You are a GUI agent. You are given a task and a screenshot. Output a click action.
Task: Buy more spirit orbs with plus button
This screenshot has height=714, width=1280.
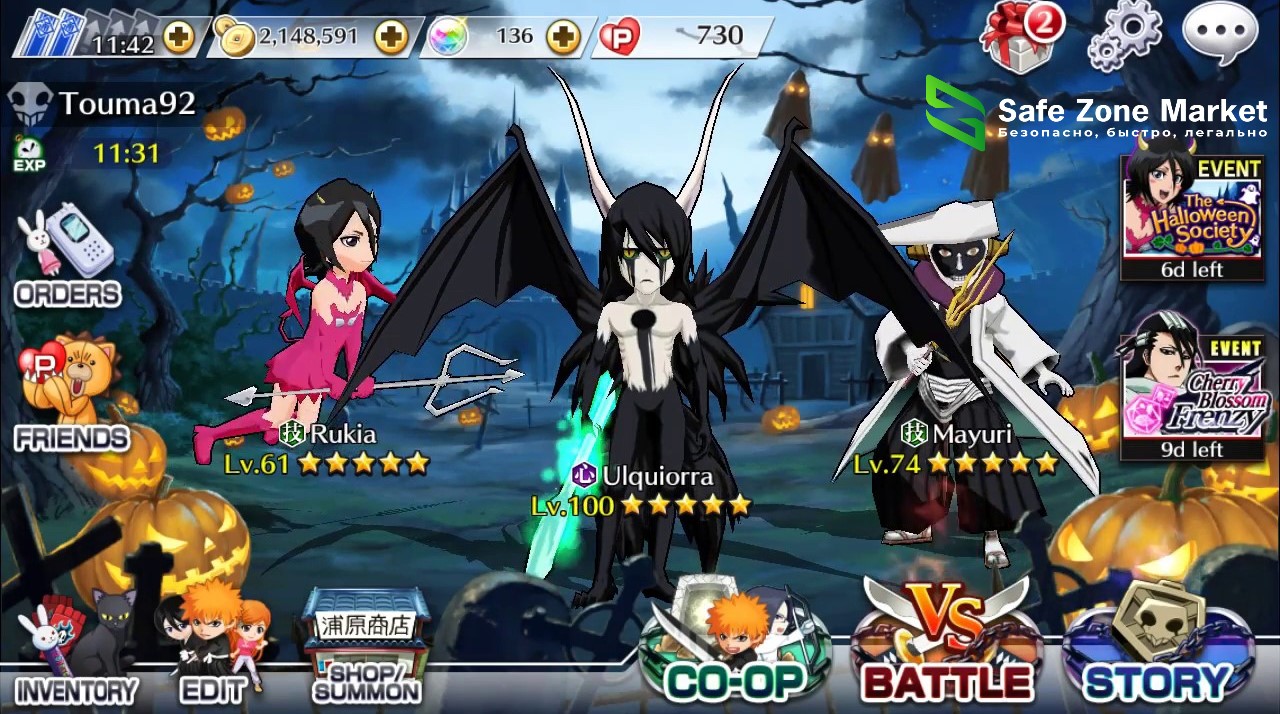coord(564,38)
